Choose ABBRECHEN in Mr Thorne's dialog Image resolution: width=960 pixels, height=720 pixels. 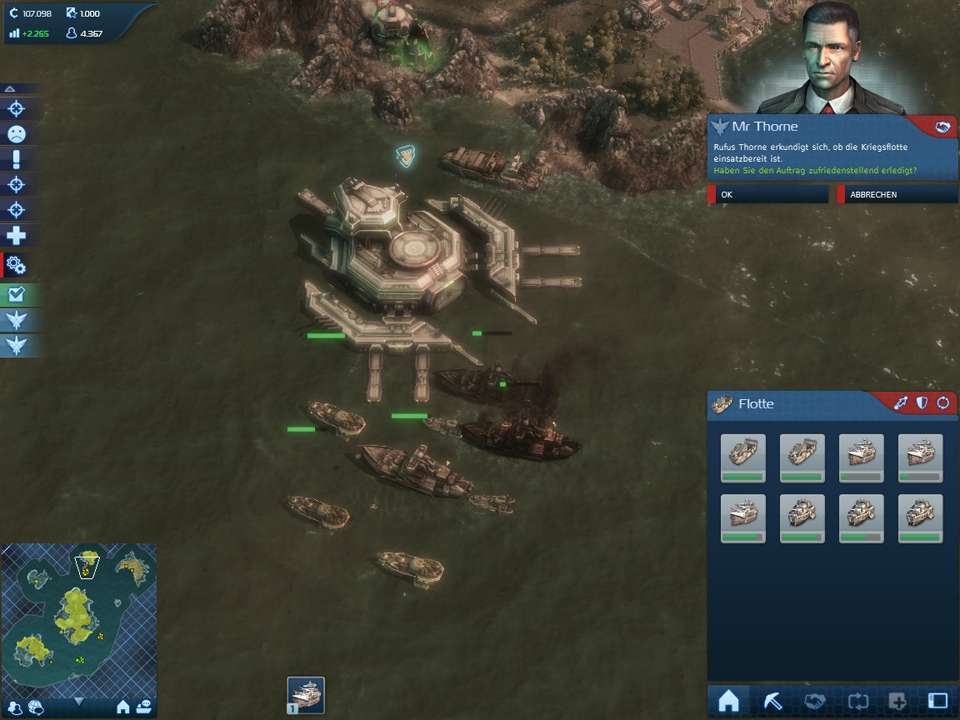(x=898, y=195)
